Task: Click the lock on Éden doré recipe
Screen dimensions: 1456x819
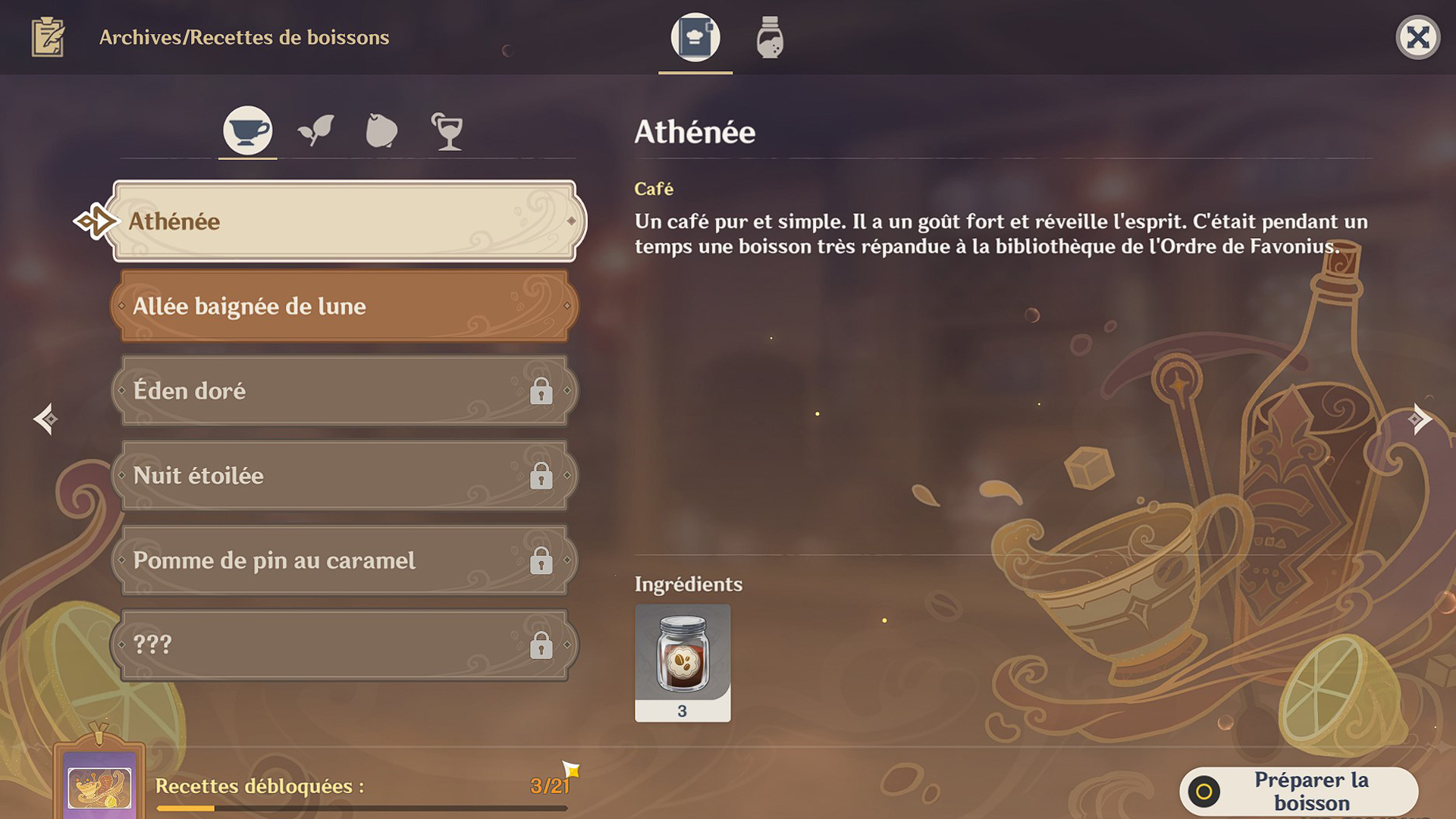Action: coord(543,391)
